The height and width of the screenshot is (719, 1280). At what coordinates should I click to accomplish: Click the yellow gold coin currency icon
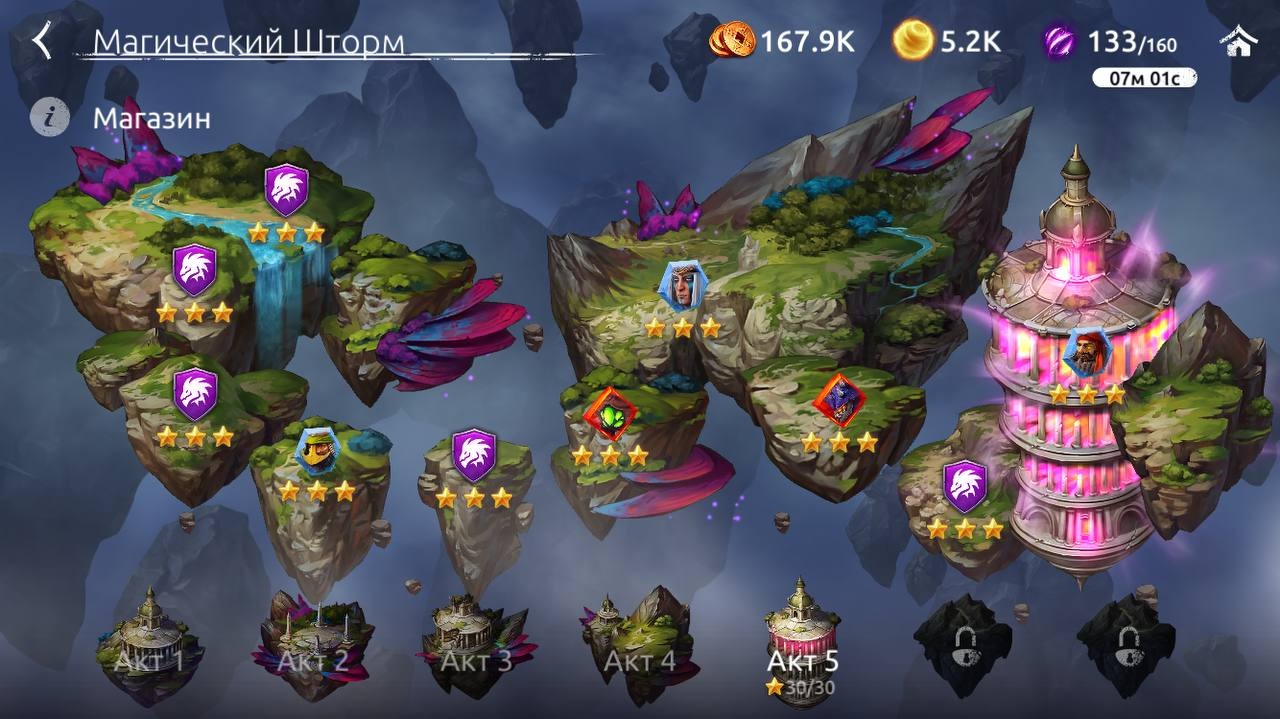912,41
